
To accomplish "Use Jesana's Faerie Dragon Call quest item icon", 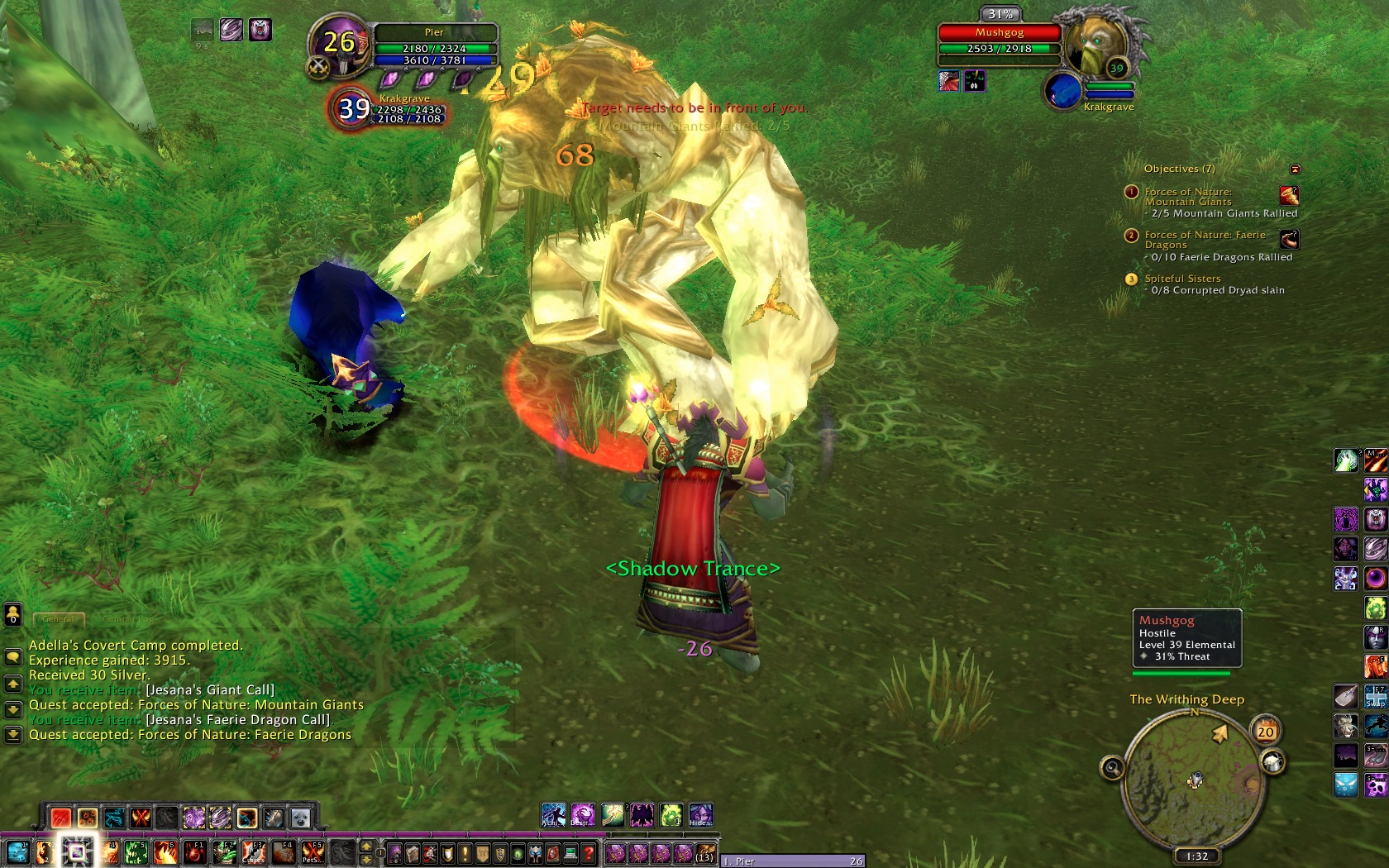I will pos(1289,240).
